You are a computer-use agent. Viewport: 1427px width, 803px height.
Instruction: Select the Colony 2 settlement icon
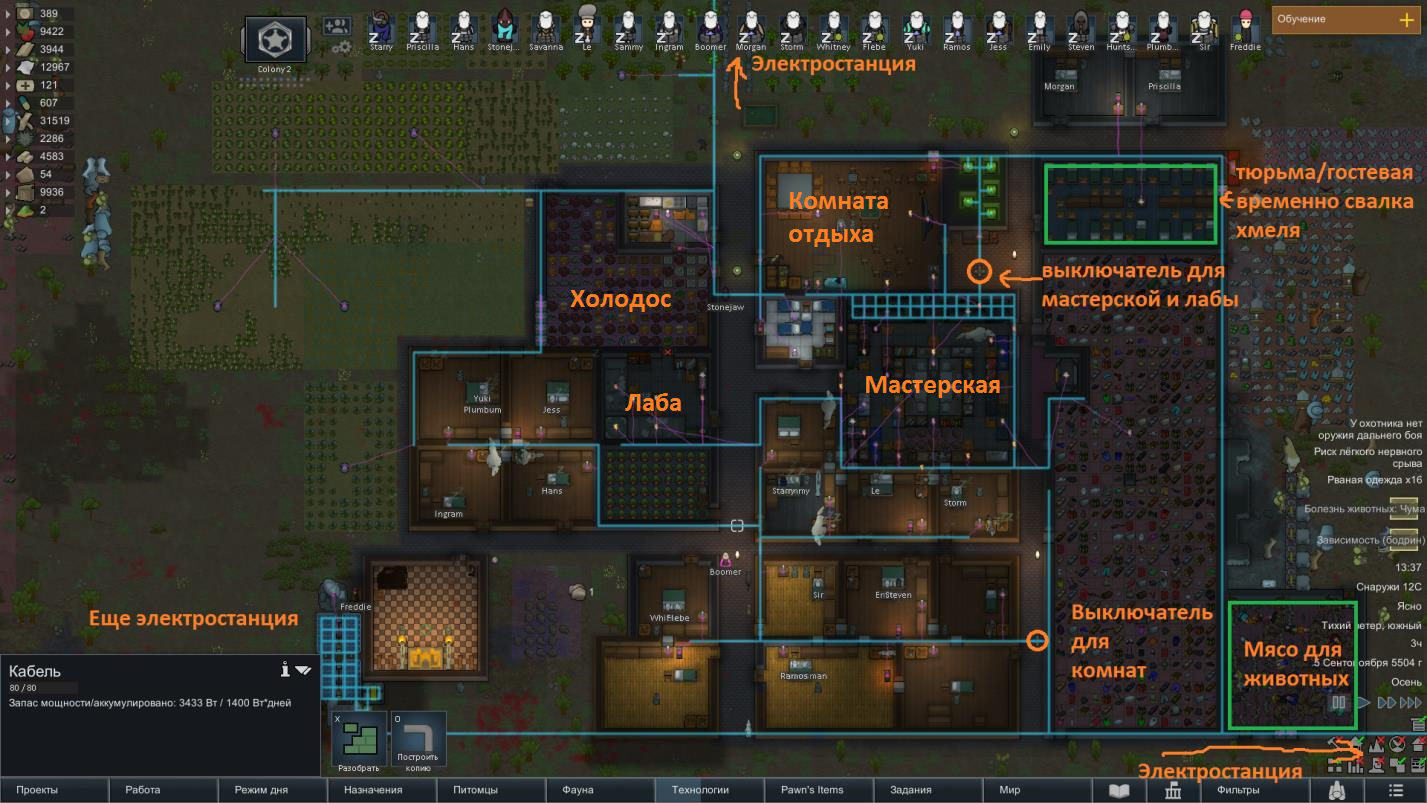point(275,41)
